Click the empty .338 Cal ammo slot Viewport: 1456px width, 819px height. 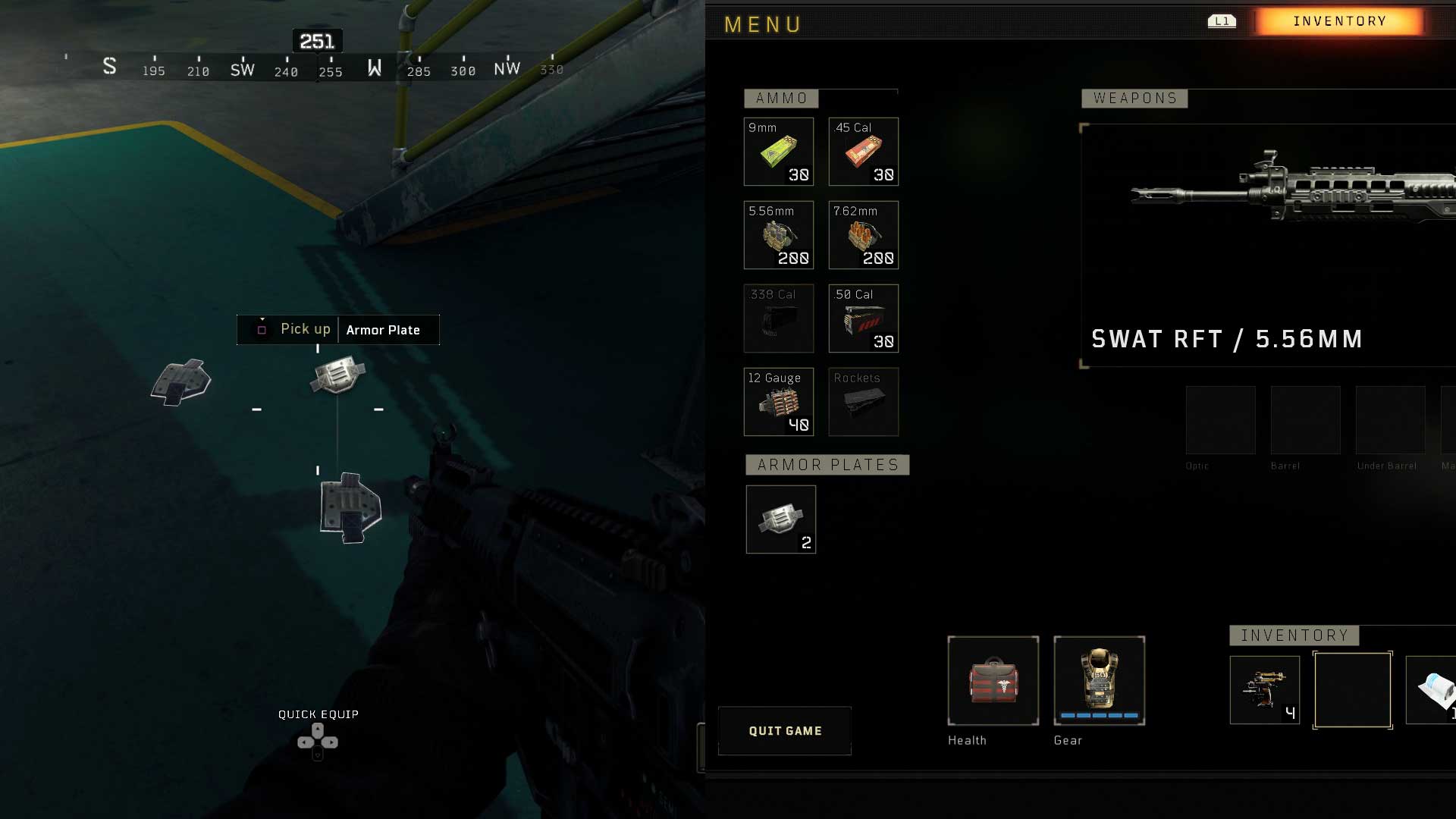pos(779,318)
